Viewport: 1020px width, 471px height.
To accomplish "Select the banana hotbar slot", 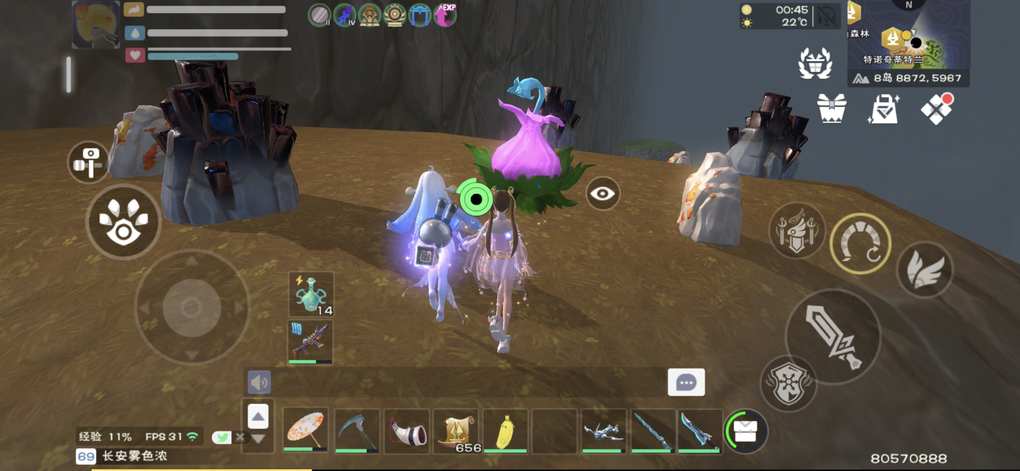I will click(x=506, y=430).
